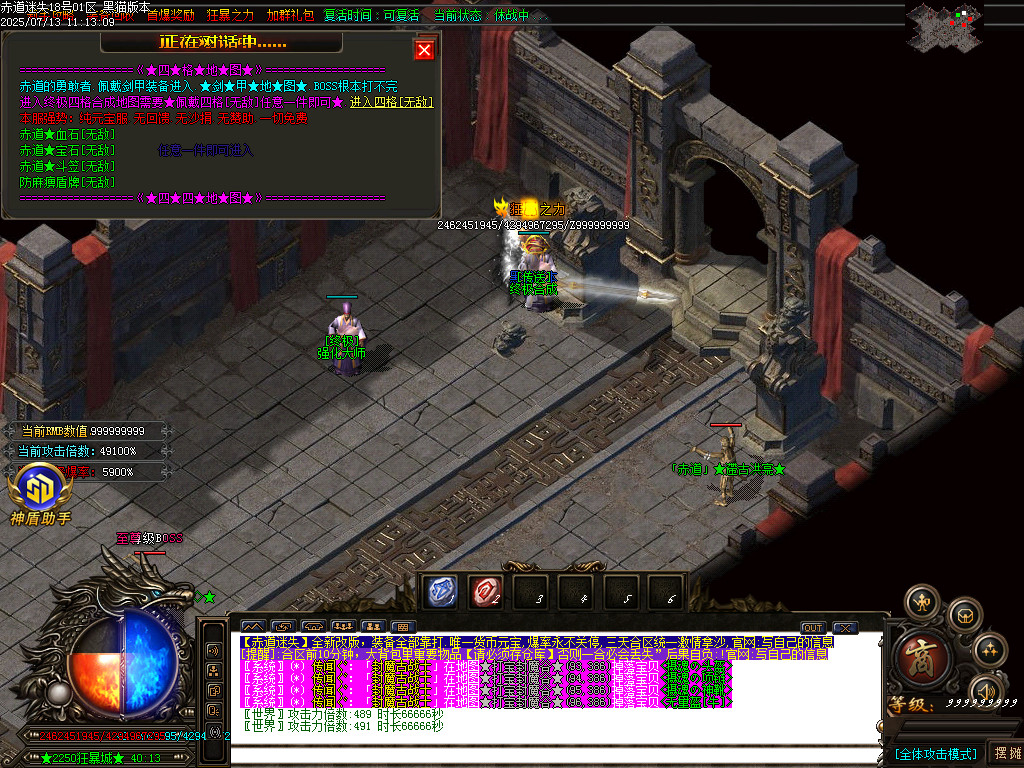Open the bag icon button near the shop orb
The image size is (1024, 768).
point(964,614)
